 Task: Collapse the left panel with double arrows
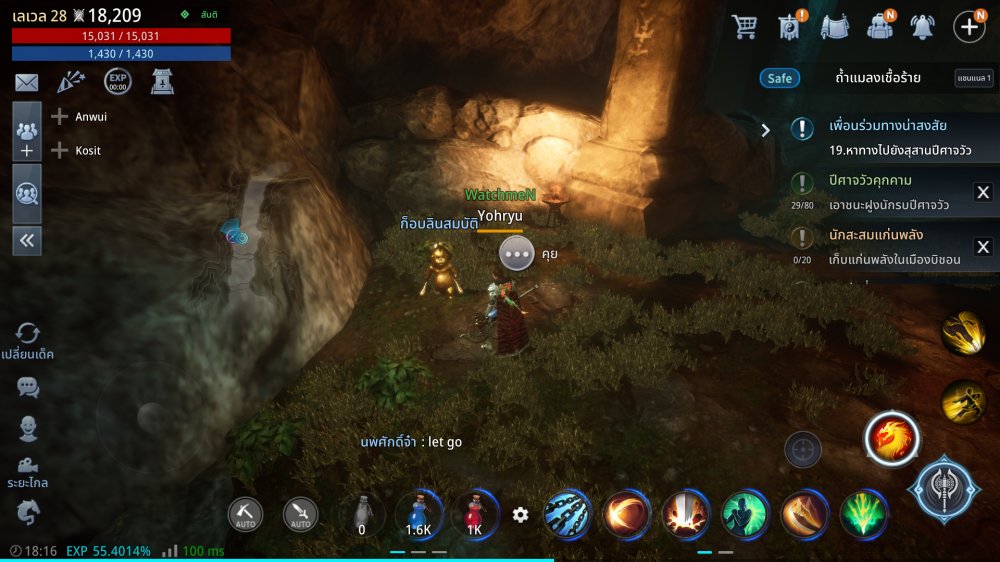click(27, 240)
